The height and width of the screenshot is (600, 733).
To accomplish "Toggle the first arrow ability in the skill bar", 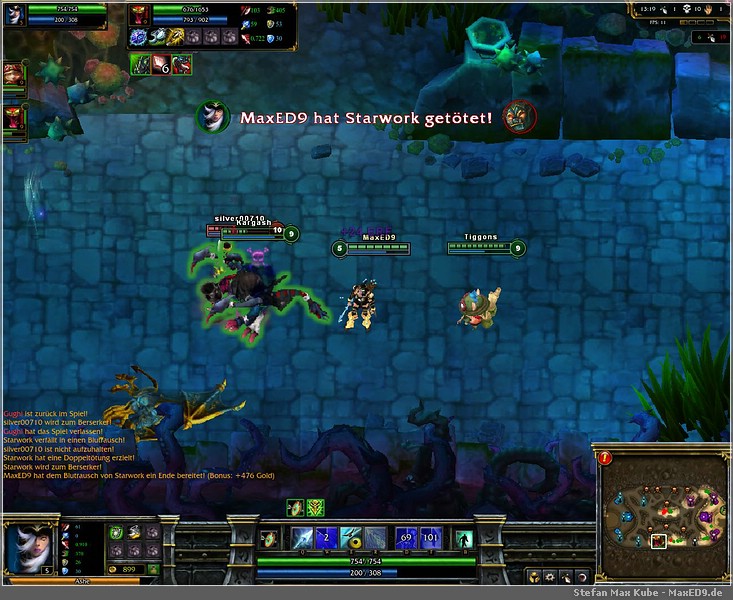I will coord(302,538).
